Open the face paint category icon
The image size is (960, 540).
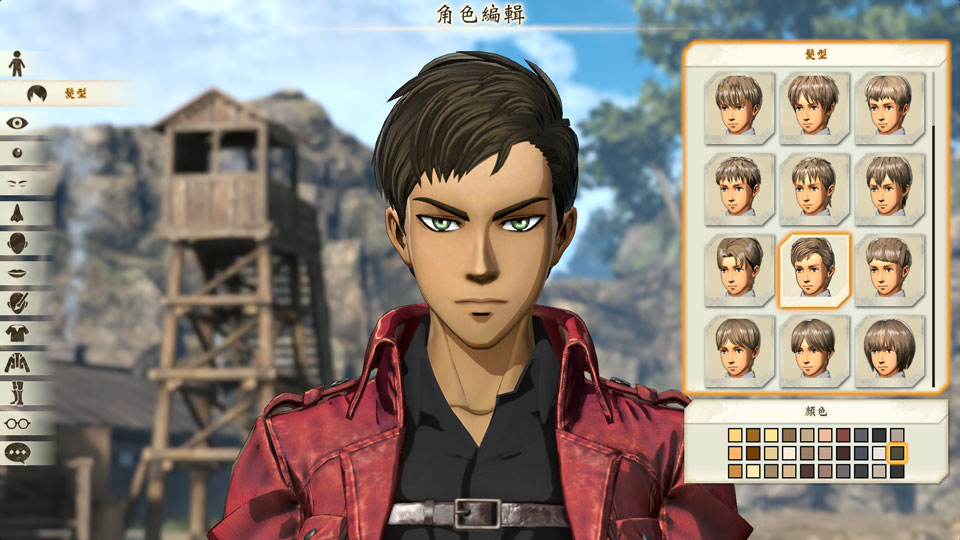[17, 302]
